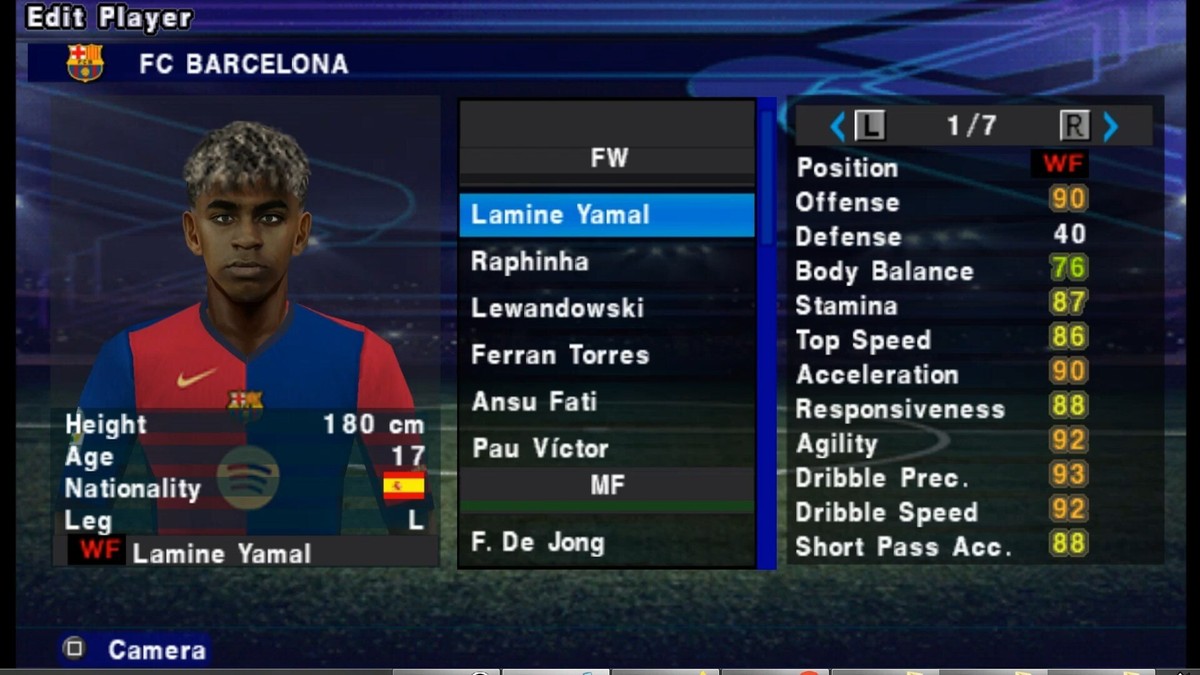Select the Short Pass Acc. stat row
Screen dimensions: 1200x675
pyautogui.click(x=940, y=547)
